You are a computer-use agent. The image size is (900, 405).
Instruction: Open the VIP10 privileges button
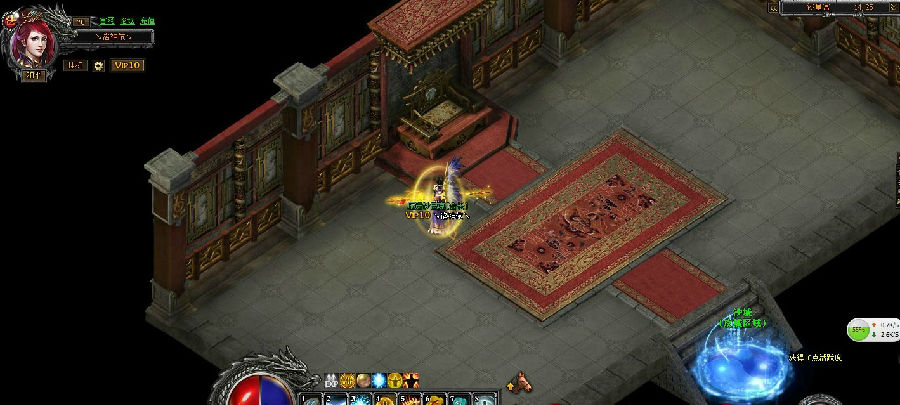127,65
